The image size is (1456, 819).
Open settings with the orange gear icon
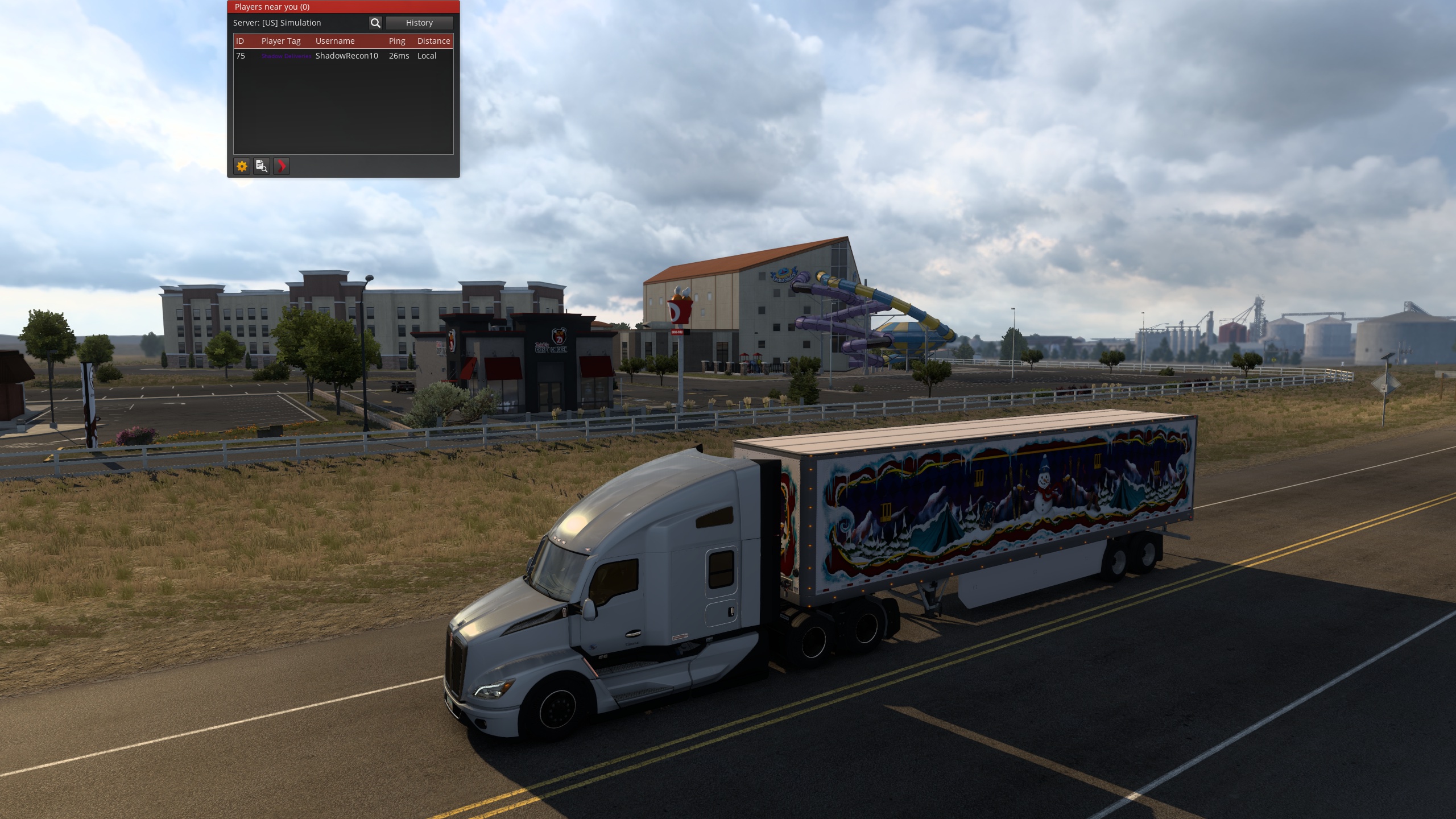click(x=242, y=166)
